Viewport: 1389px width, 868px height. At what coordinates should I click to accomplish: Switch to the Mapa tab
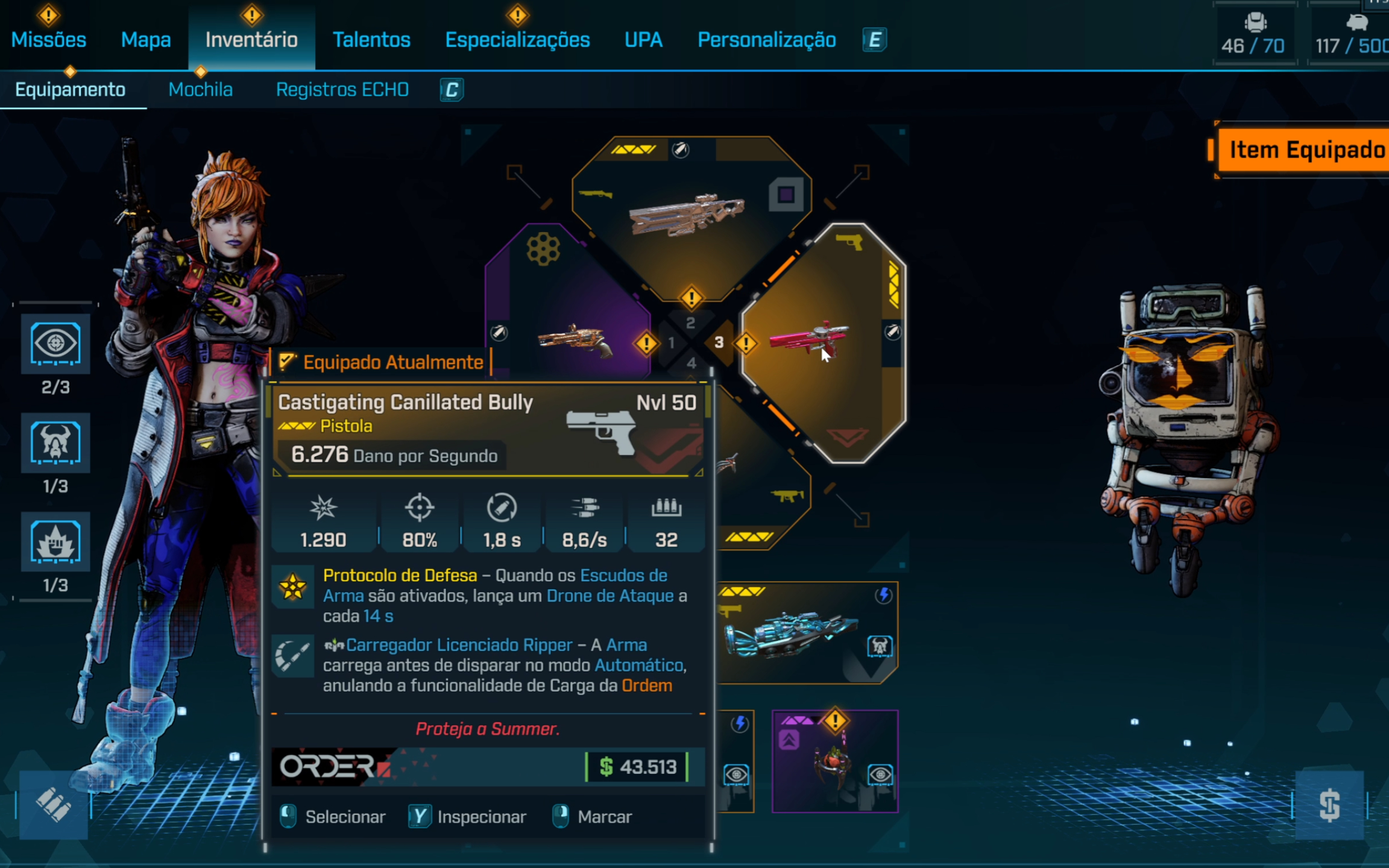[146, 40]
